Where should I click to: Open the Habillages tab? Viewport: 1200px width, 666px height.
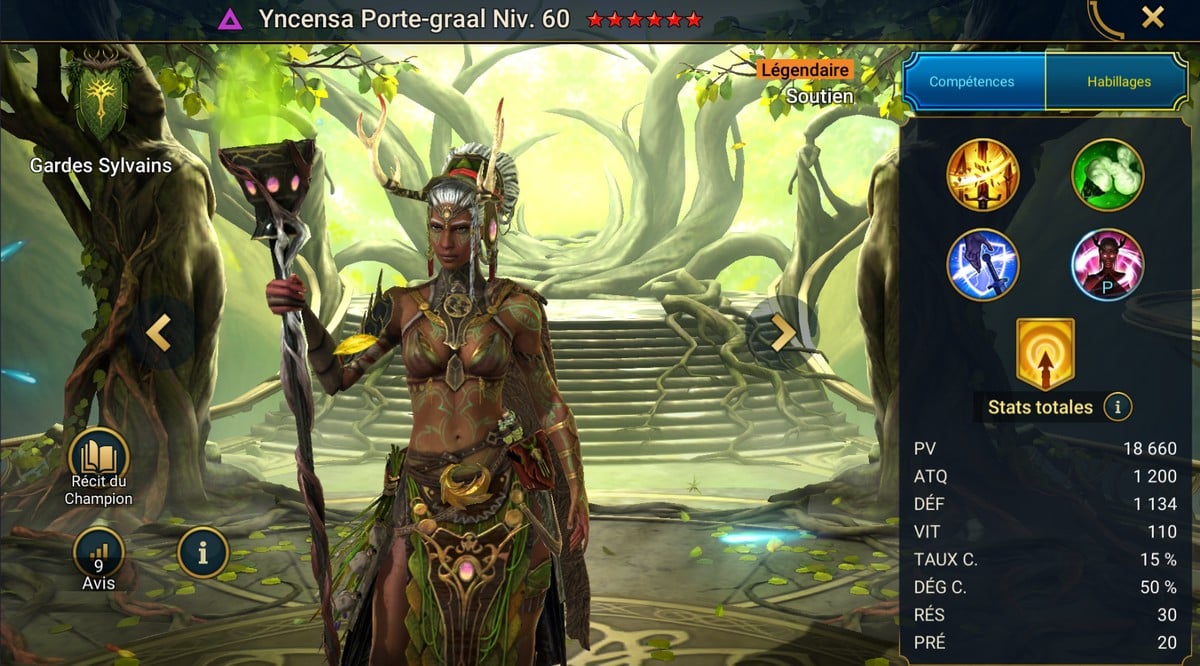pos(1118,82)
